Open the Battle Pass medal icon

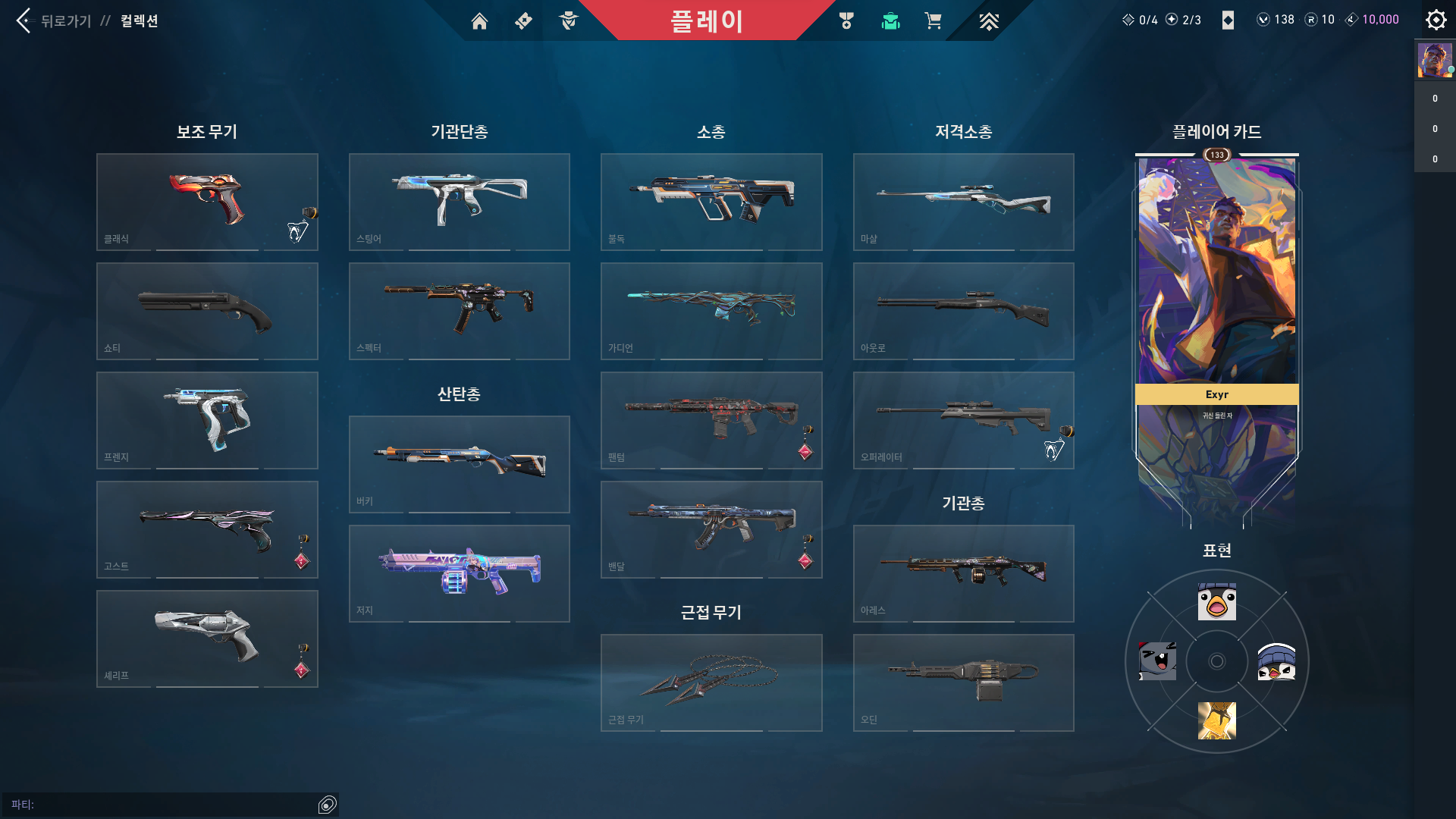click(847, 21)
